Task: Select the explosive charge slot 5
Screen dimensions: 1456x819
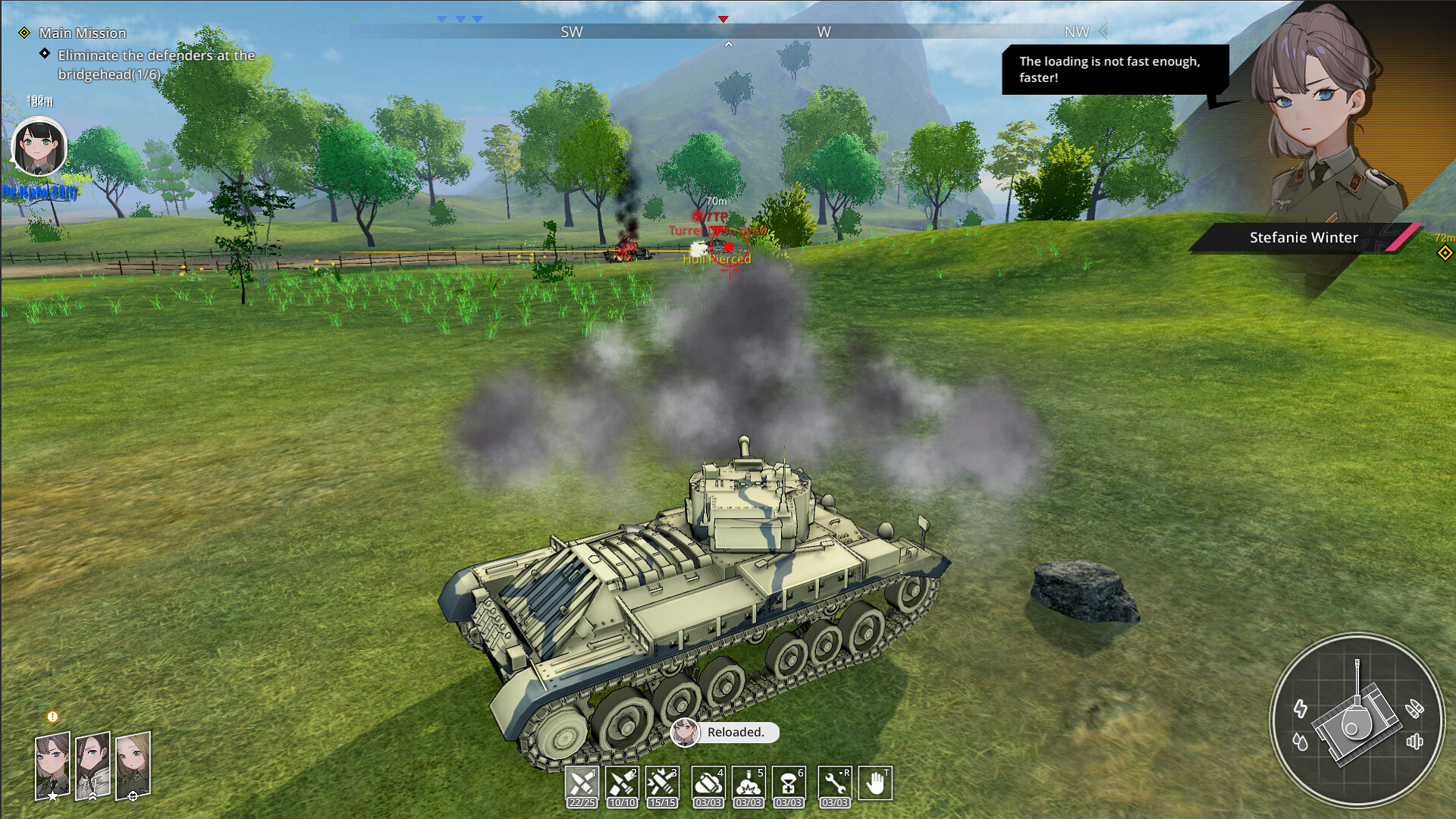Action: pyautogui.click(x=748, y=783)
